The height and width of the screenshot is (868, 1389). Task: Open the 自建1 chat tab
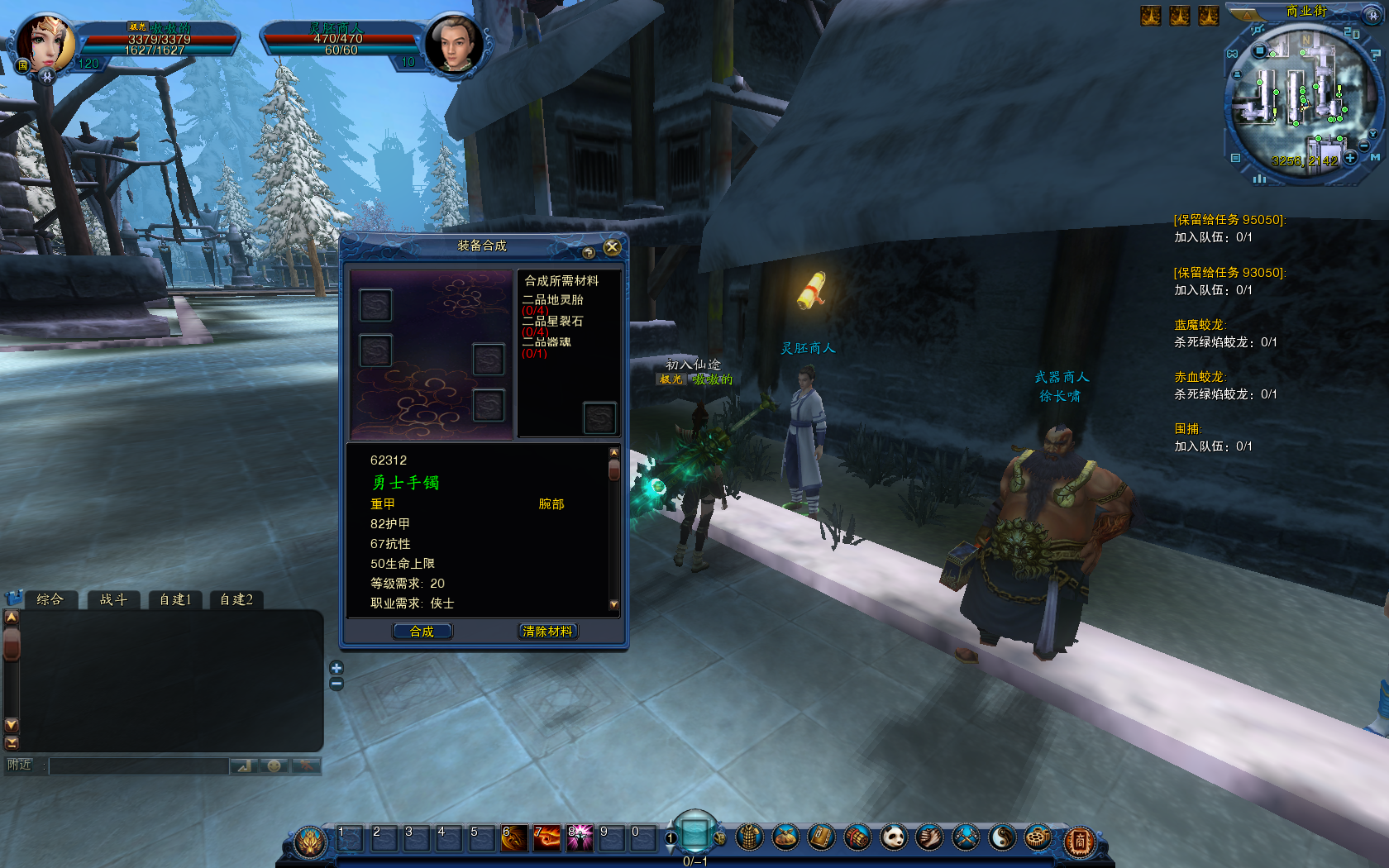coord(175,599)
